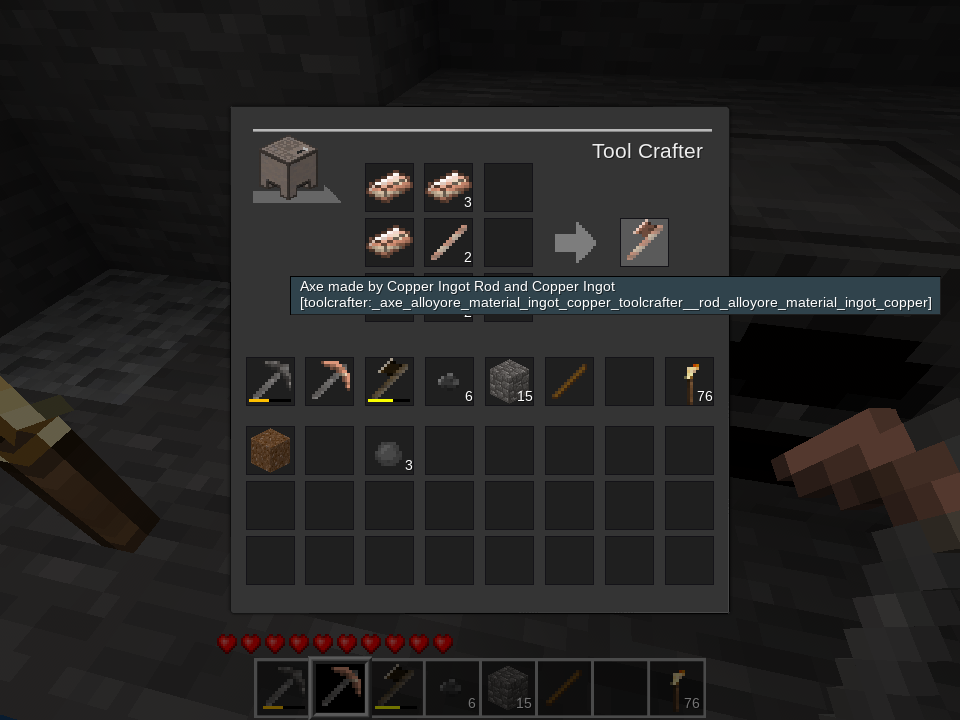Pick the copper pickaxe in the inventory grid
This screenshot has height=720, width=960.
[329, 381]
